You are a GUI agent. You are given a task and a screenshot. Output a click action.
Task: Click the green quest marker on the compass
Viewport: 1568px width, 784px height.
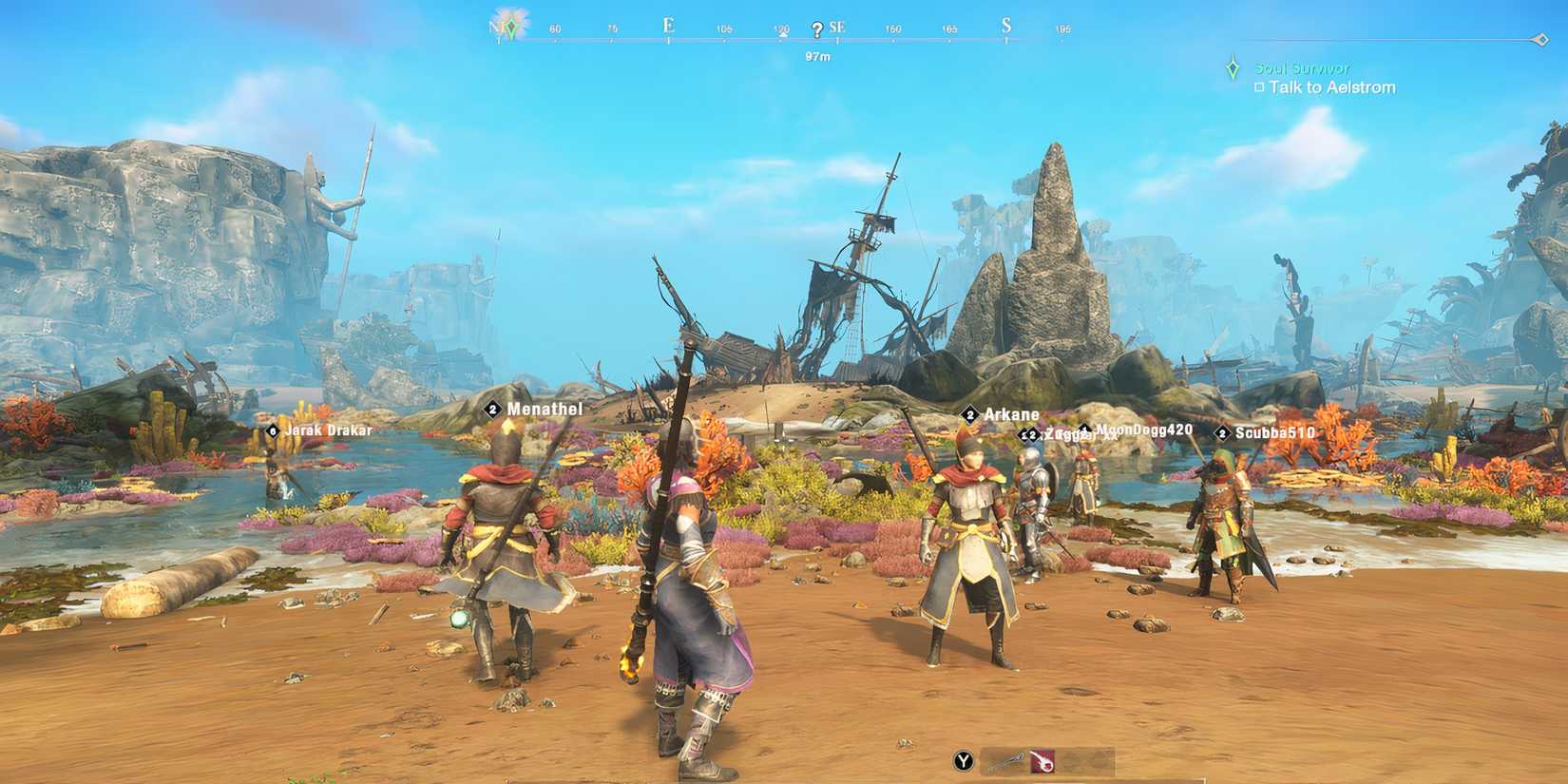[512, 28]
